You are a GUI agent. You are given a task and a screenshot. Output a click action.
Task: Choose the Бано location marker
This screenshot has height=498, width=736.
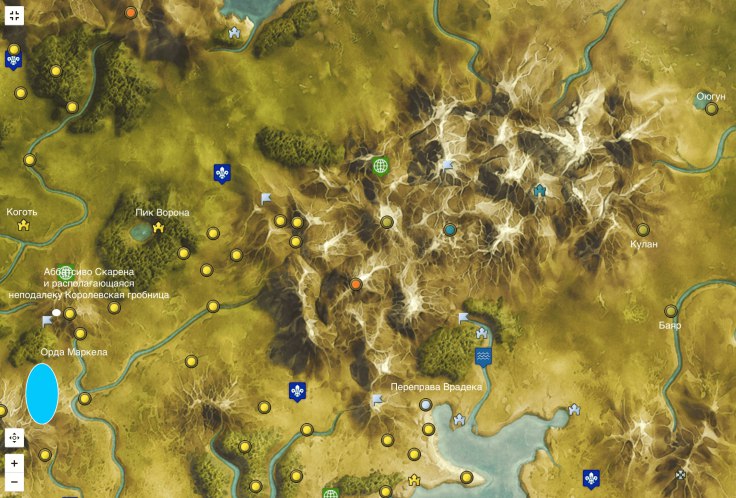click(x=670, y=311)
